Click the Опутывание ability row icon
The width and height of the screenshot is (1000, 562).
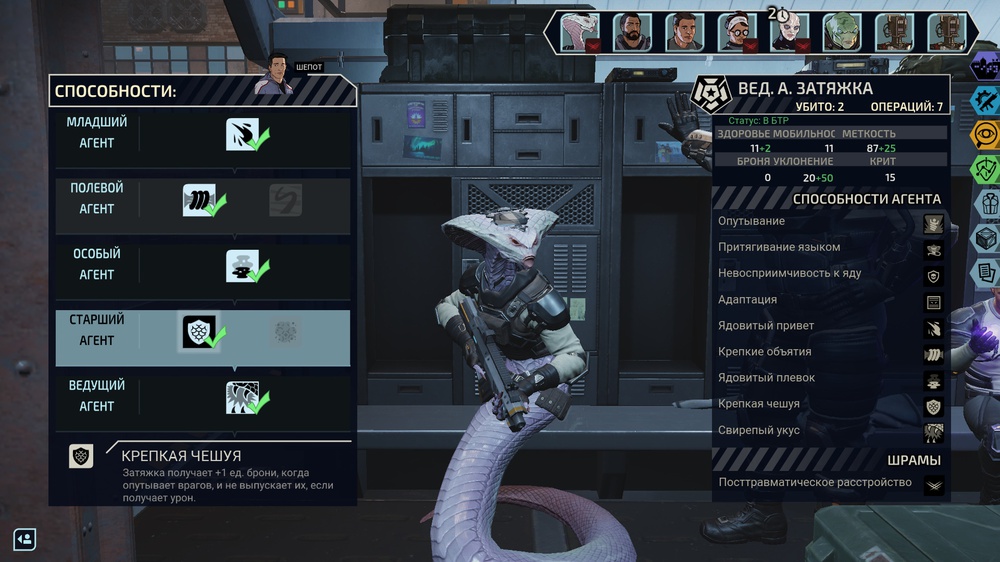coord(933,222)
